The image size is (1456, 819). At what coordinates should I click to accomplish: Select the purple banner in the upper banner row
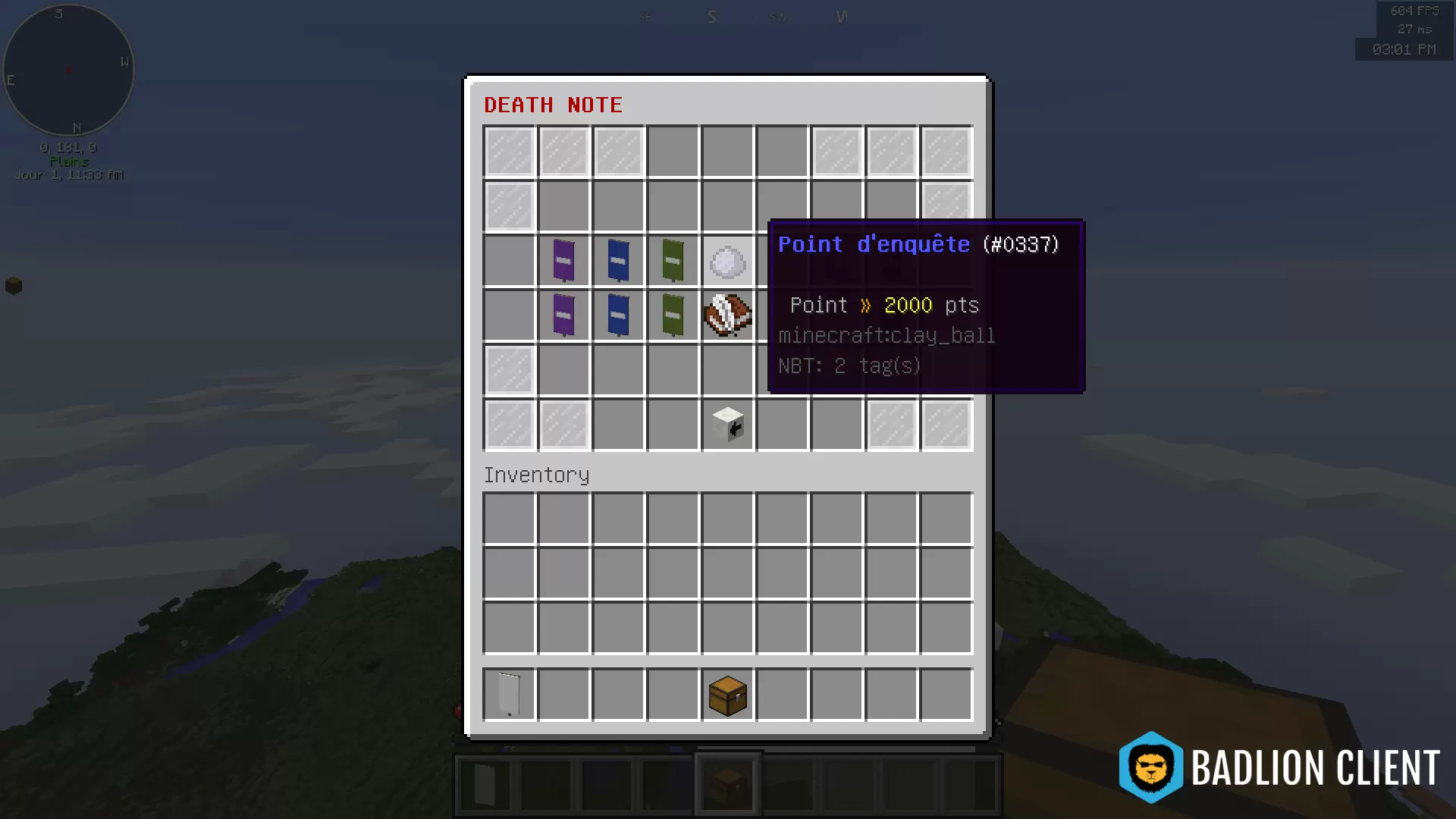[563, 261]
